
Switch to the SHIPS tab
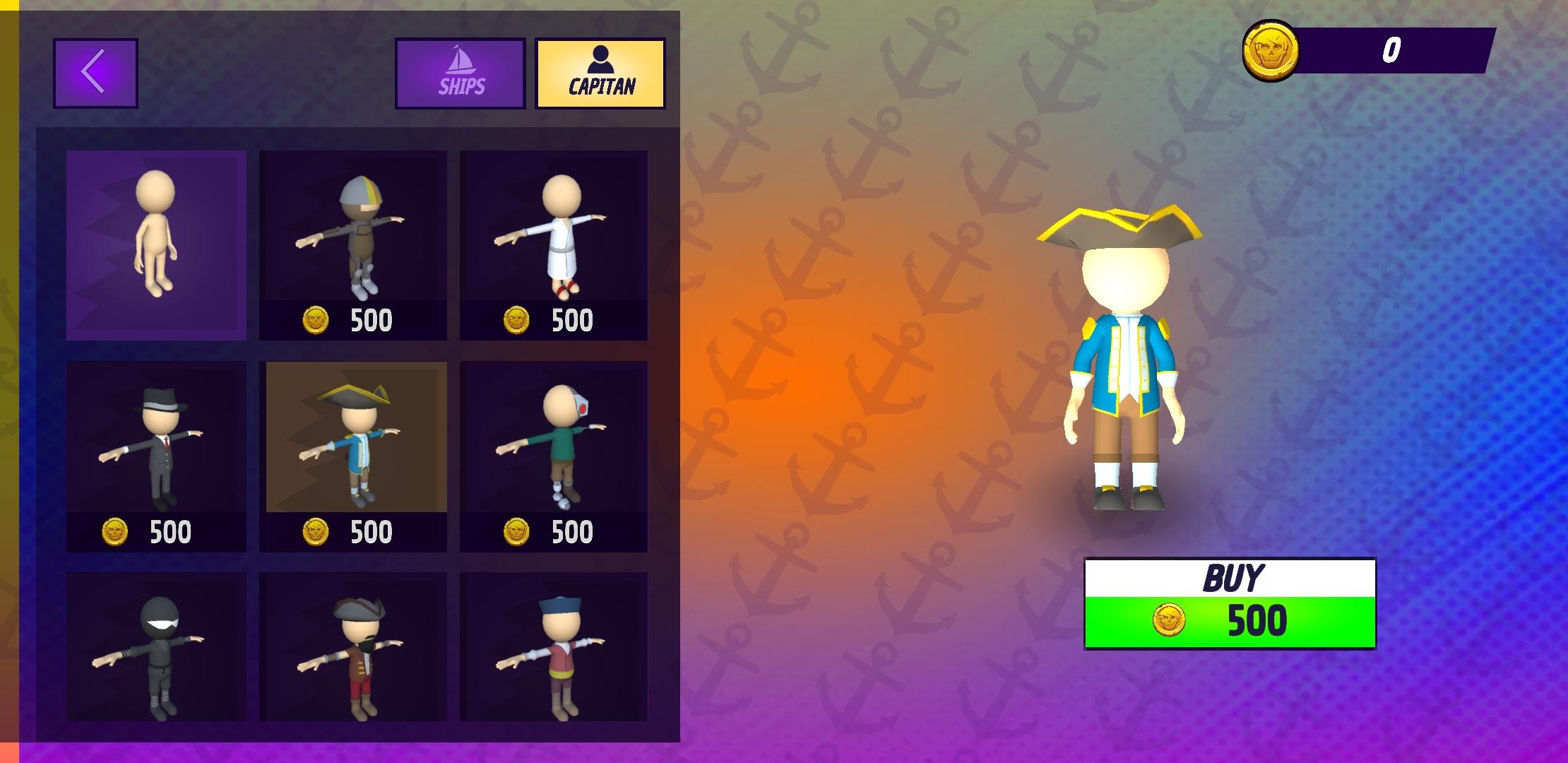coord(460,73)
